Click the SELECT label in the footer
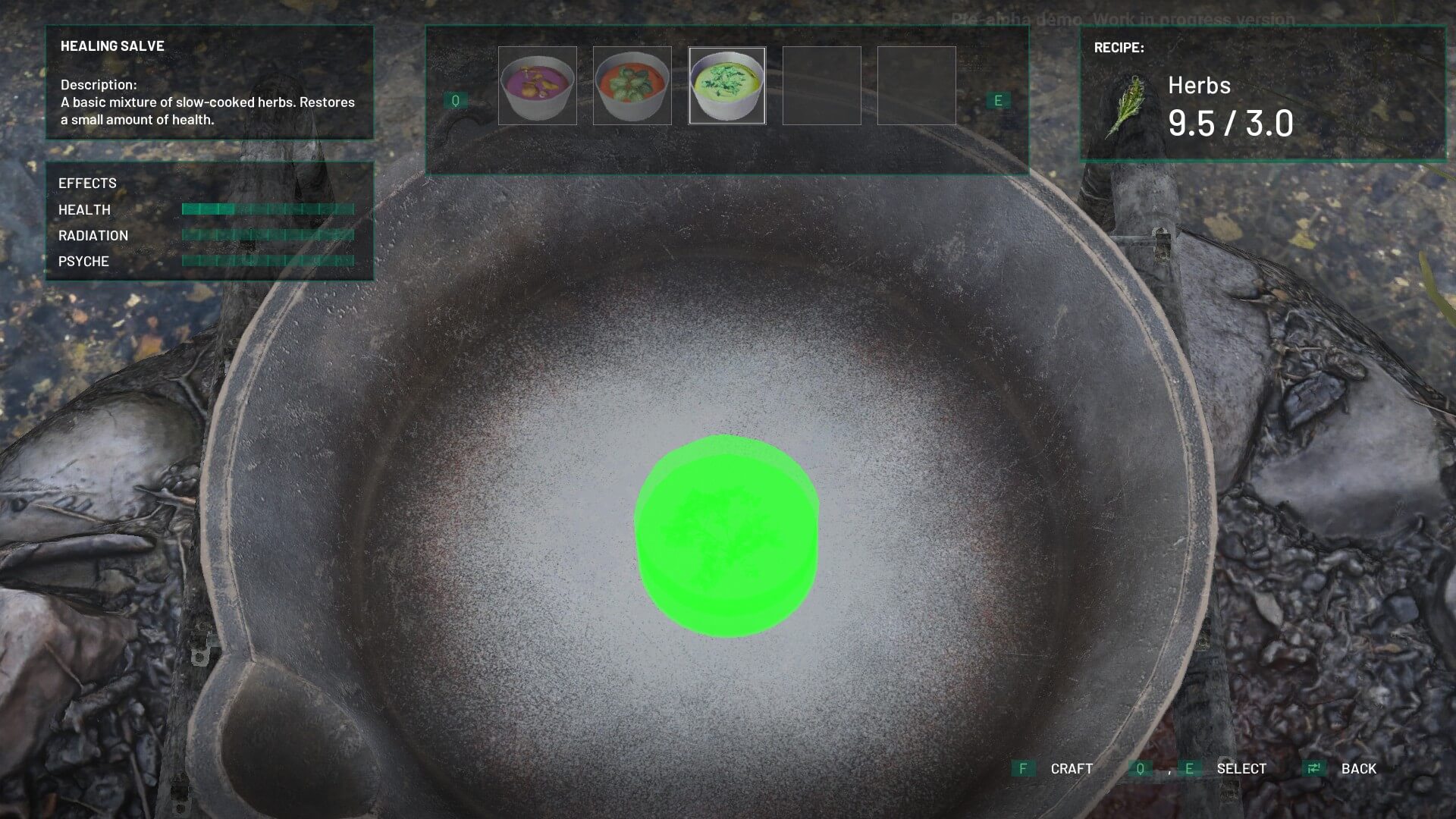1456x819 pixels. 1241,768
